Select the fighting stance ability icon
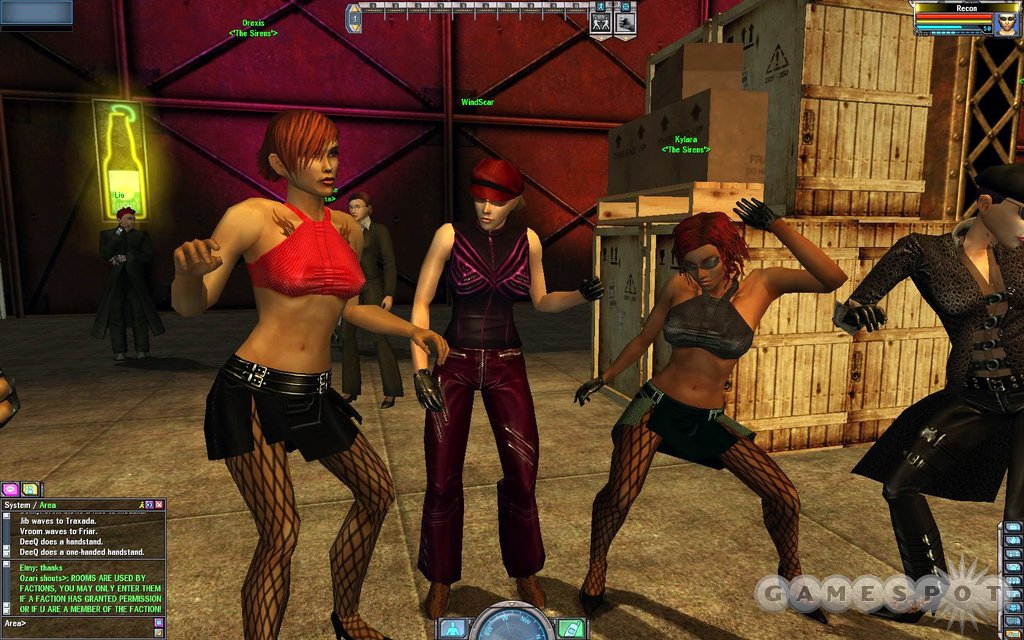Viewport: 1024px width, 640px height. pos(600,22)
